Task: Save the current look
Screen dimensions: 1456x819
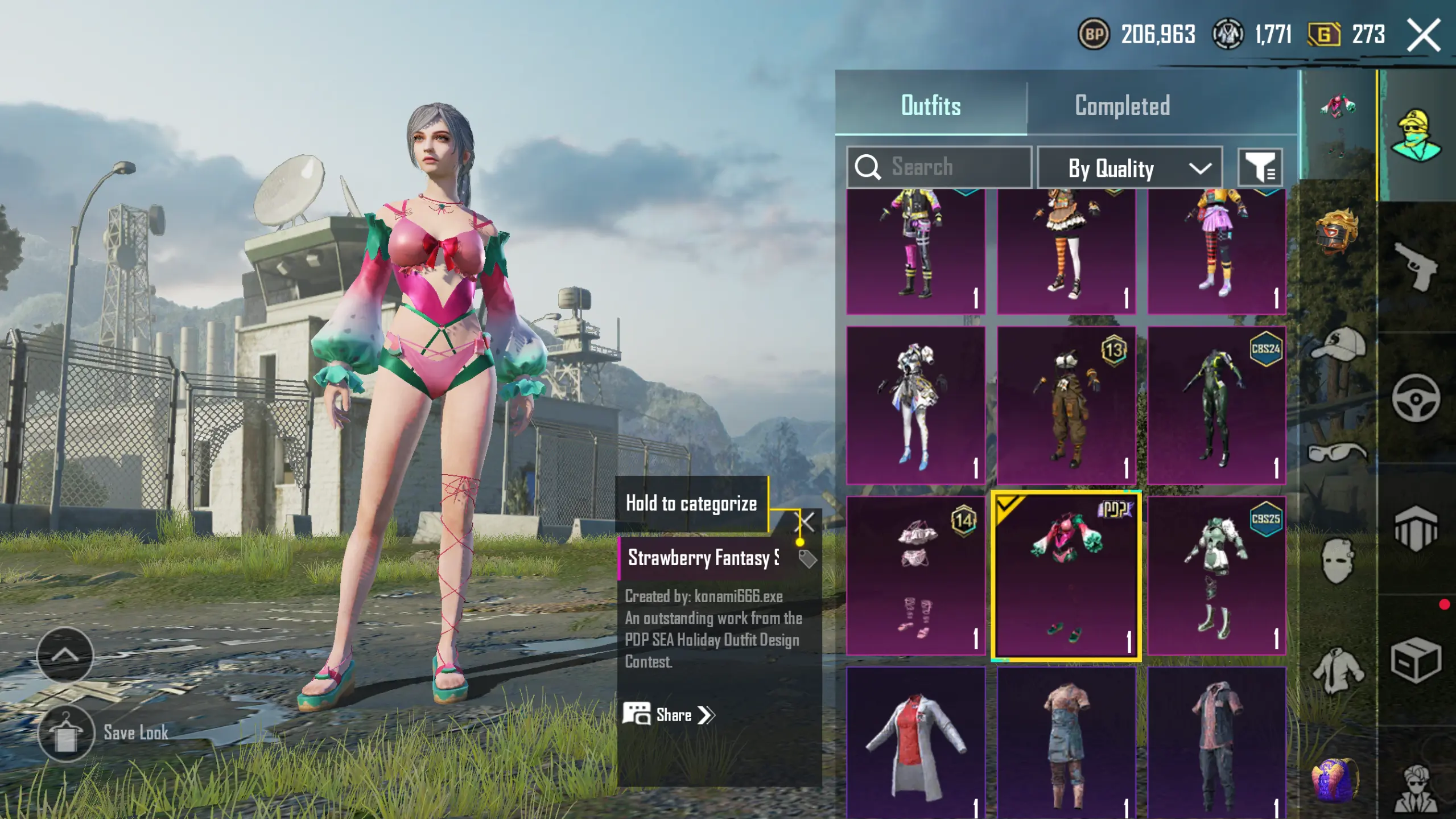Action: [x=67, y=733]
